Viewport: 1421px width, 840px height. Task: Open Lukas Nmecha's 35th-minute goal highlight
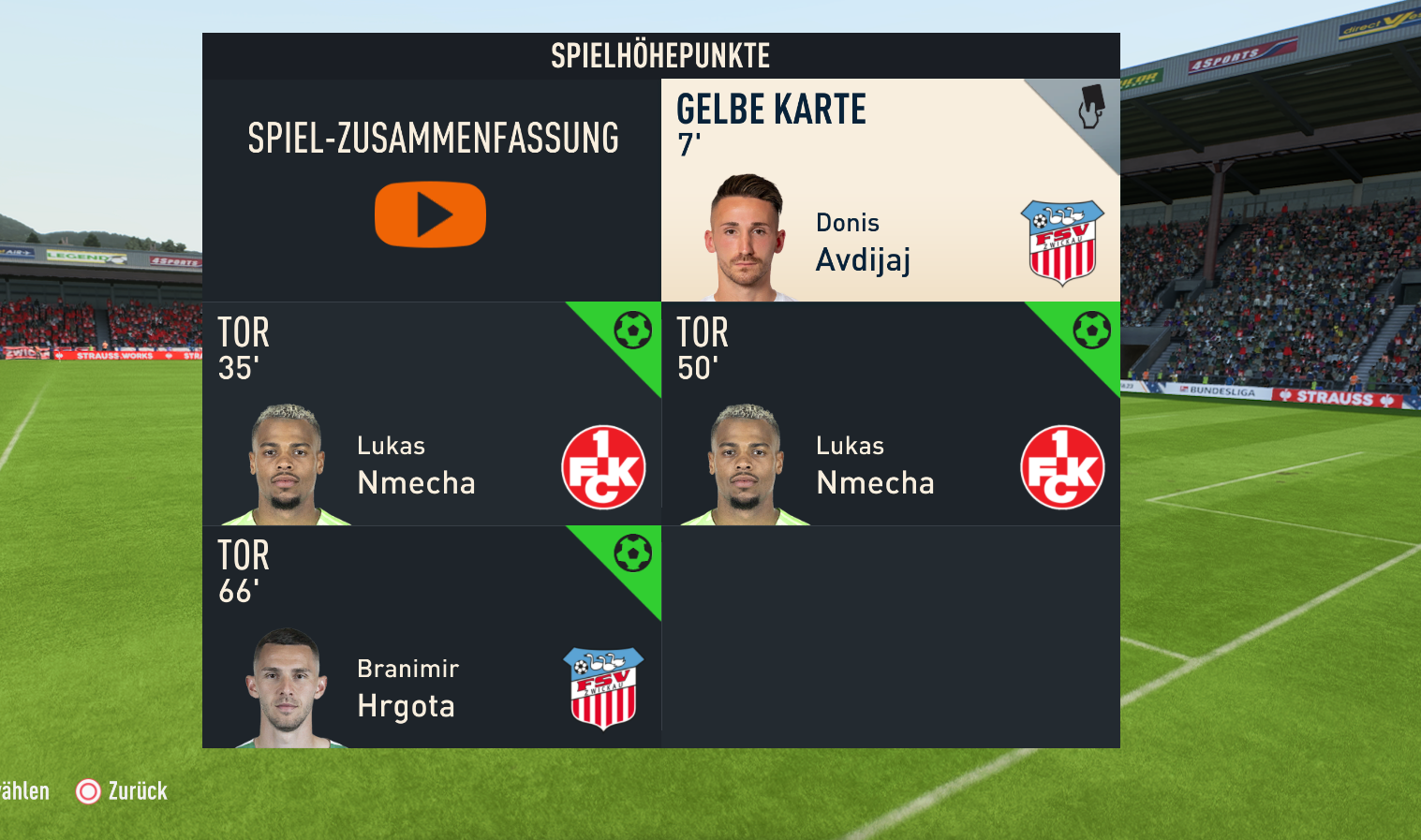tap(431, 414)
